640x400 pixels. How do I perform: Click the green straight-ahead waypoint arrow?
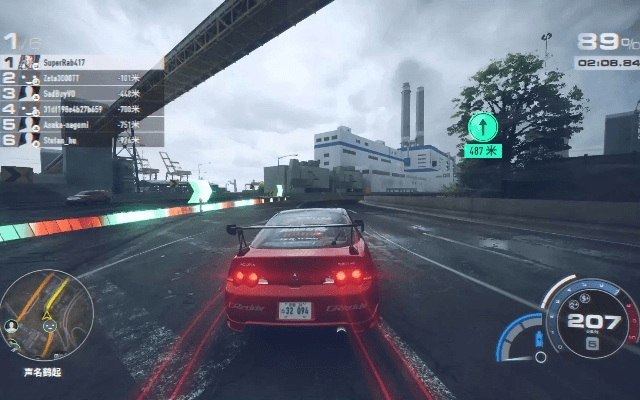(x=483, y=126)
